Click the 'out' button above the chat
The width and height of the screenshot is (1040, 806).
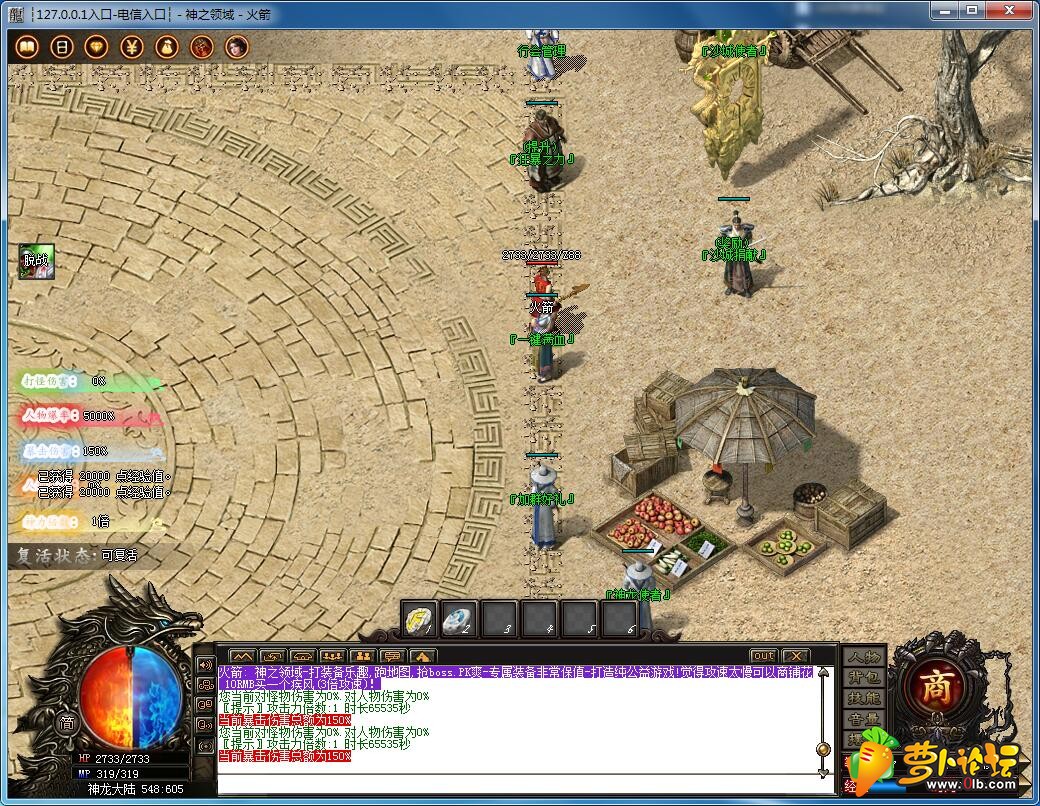[763, 656]
